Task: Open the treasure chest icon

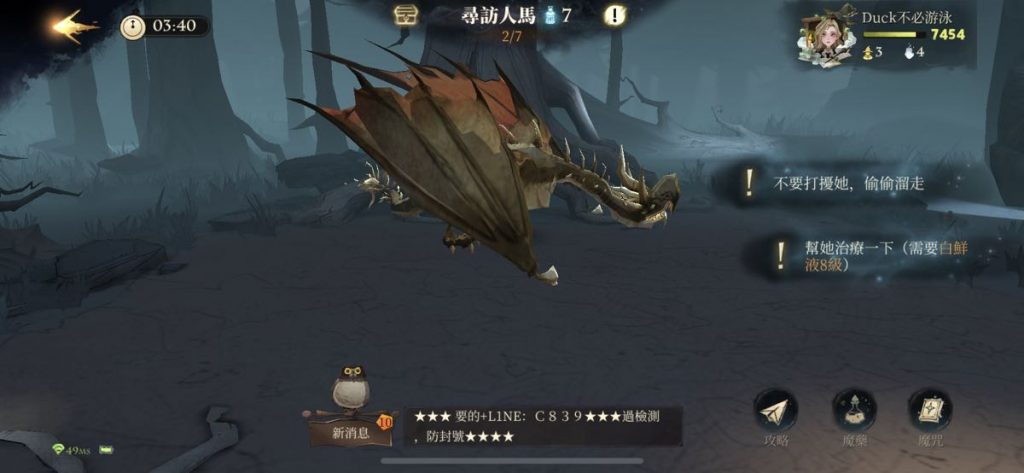Action: click(404, 16)
